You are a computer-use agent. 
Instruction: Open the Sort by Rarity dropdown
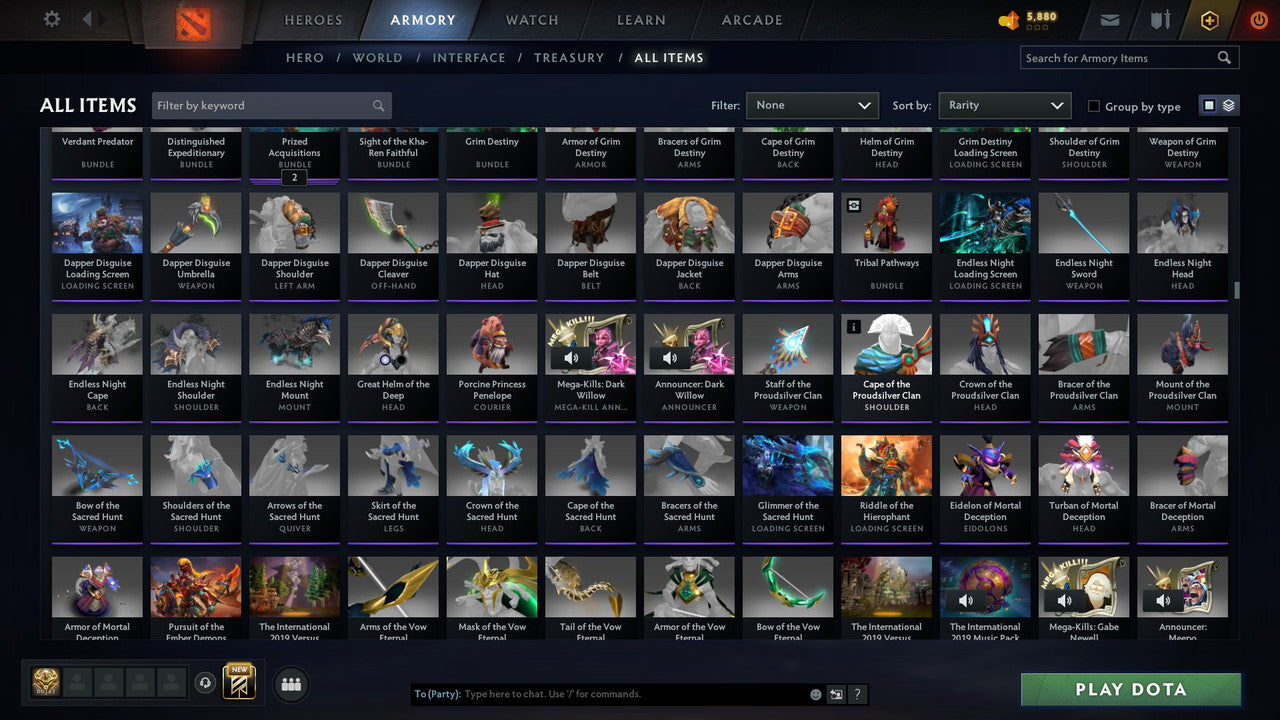1004,105
